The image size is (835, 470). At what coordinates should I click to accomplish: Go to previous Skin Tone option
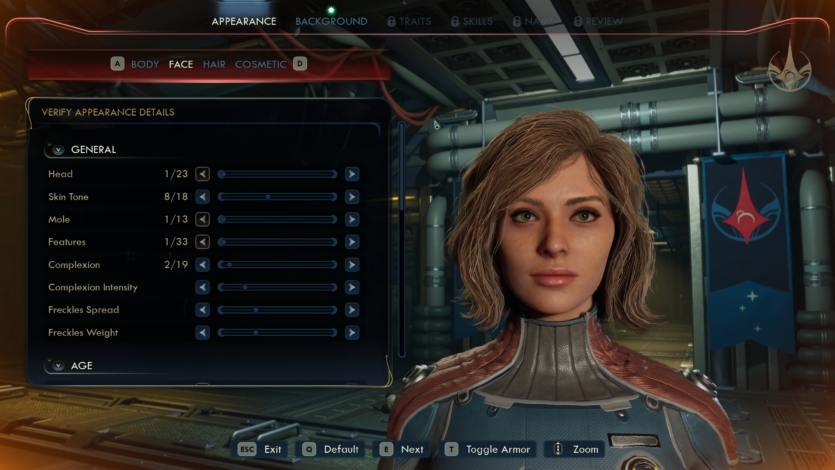[x=203, y=197]
